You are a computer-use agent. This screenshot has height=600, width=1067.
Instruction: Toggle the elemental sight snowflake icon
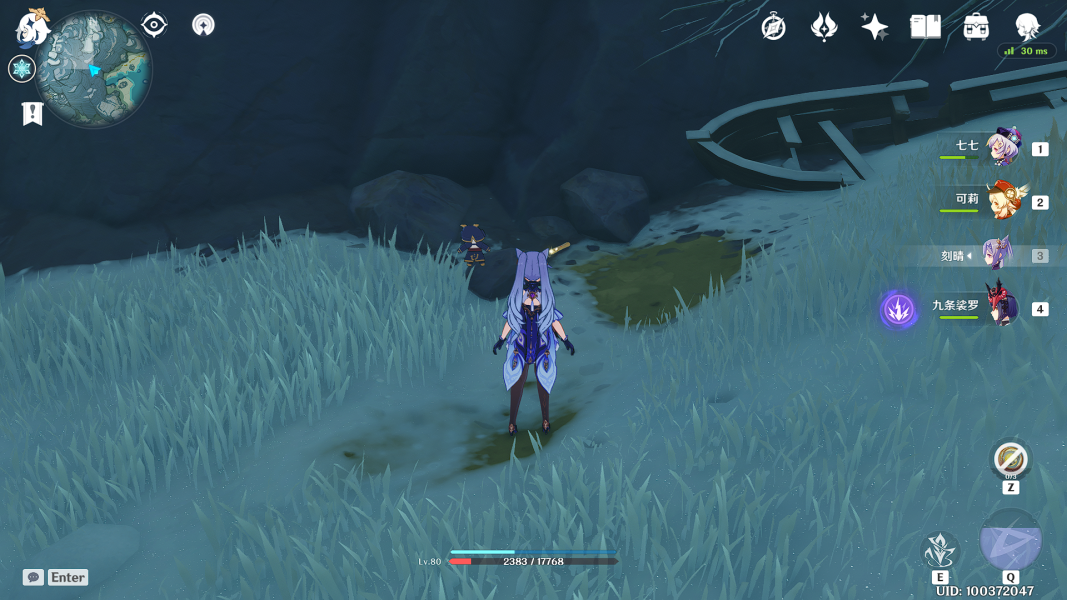(x=22, y=69)
